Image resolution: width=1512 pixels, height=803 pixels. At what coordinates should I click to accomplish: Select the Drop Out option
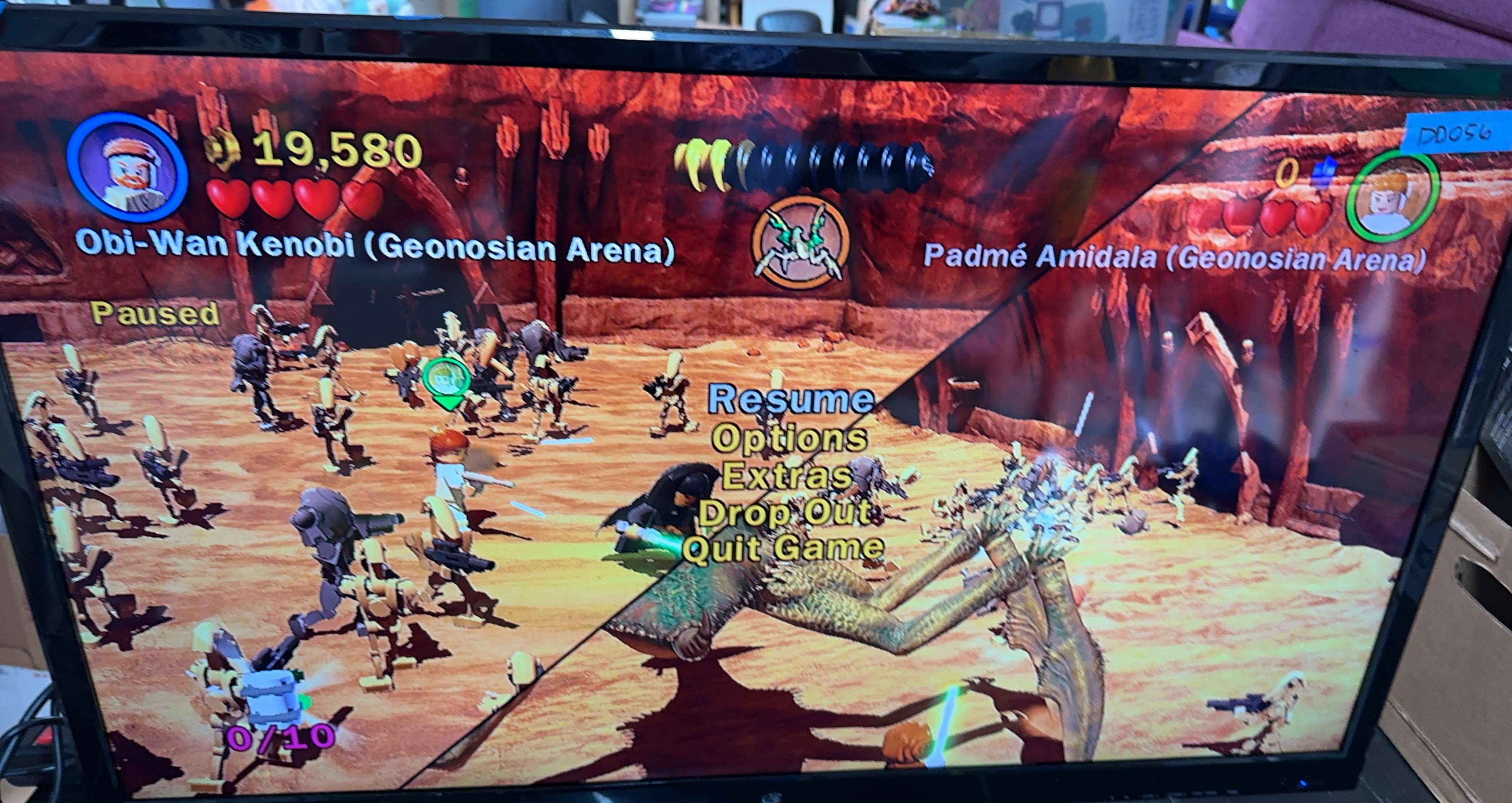point(785,513)
